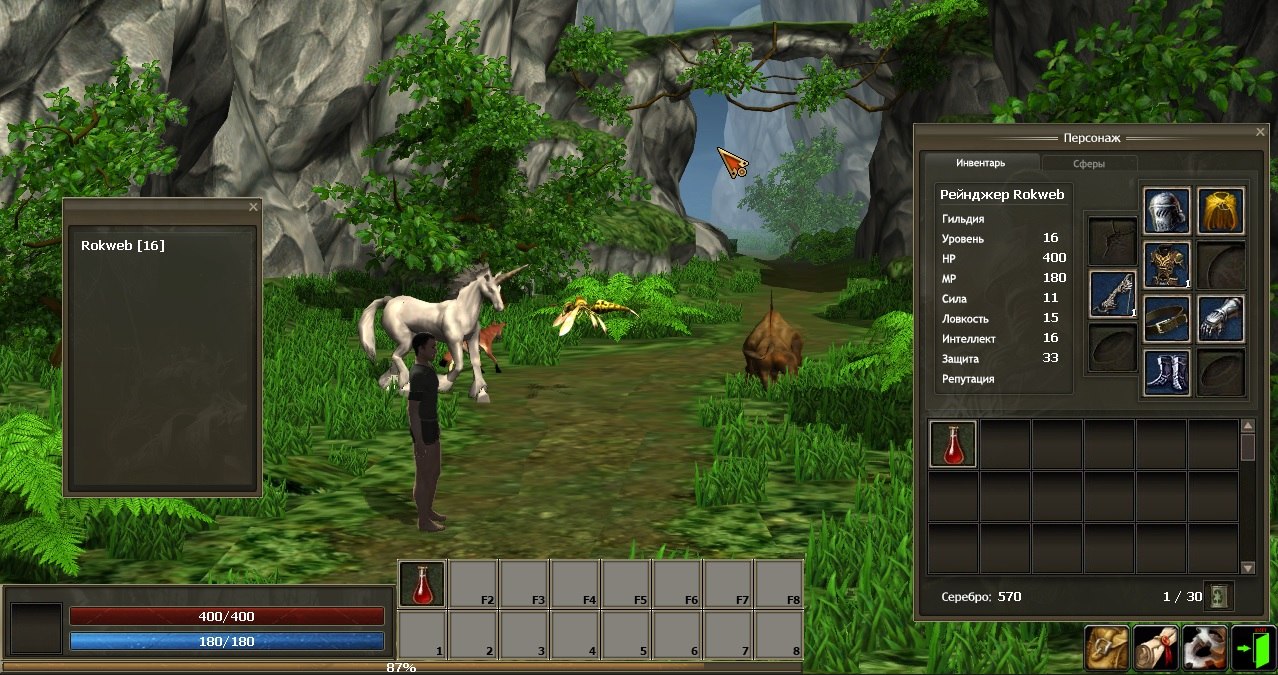Click the trash bin icon in inventory
The image size is (1278, 675).
click(1219, 596)
